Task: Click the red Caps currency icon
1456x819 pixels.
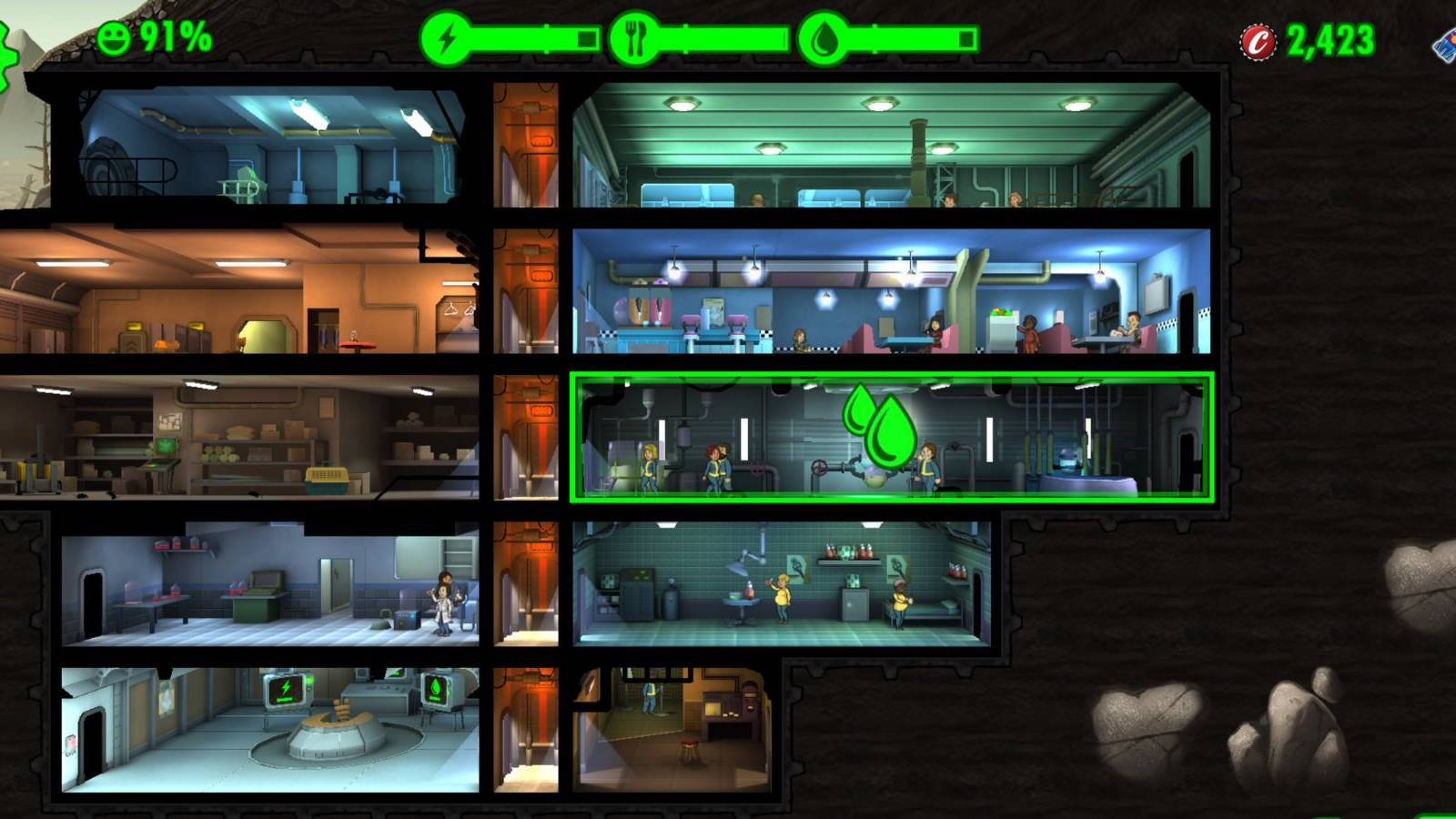Action: [1259, 40]
